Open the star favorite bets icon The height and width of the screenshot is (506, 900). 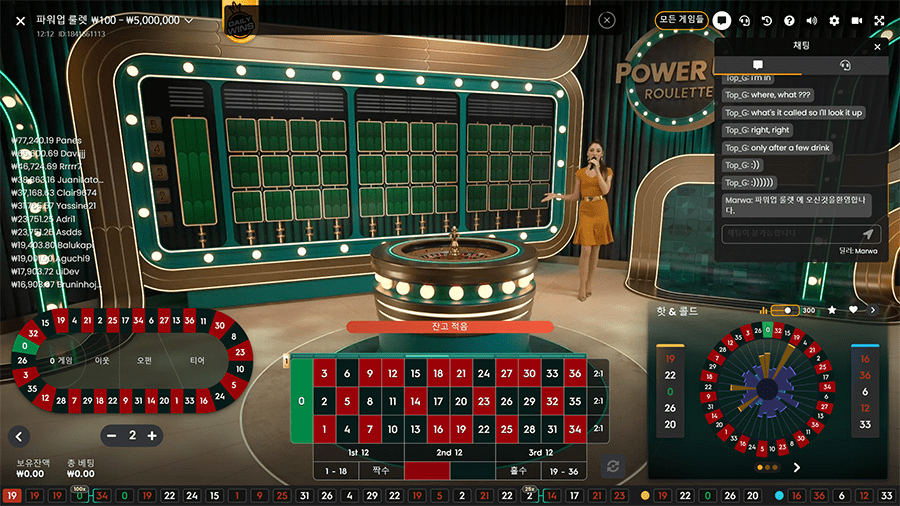click(x=831, y=311)
